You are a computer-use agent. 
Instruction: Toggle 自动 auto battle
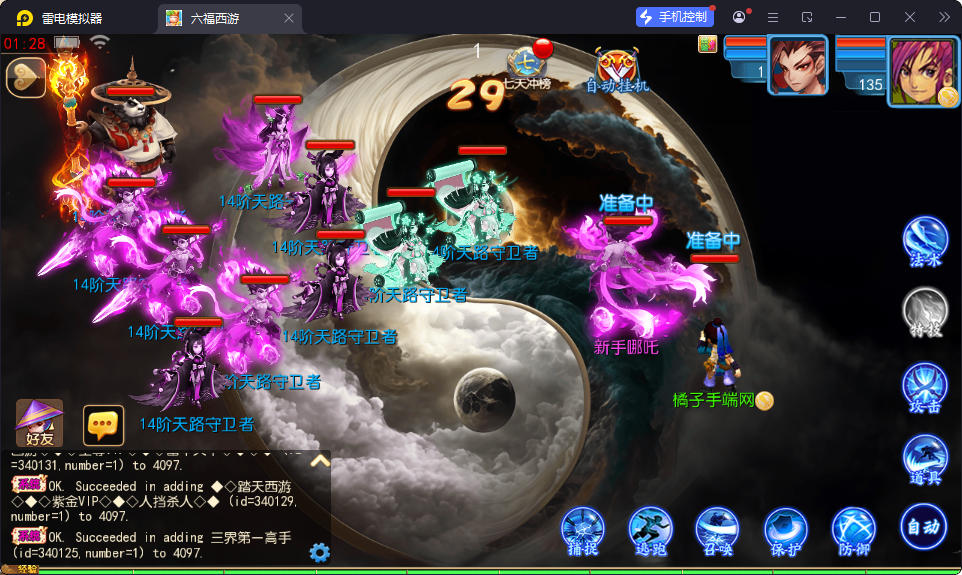click(922, 526)
